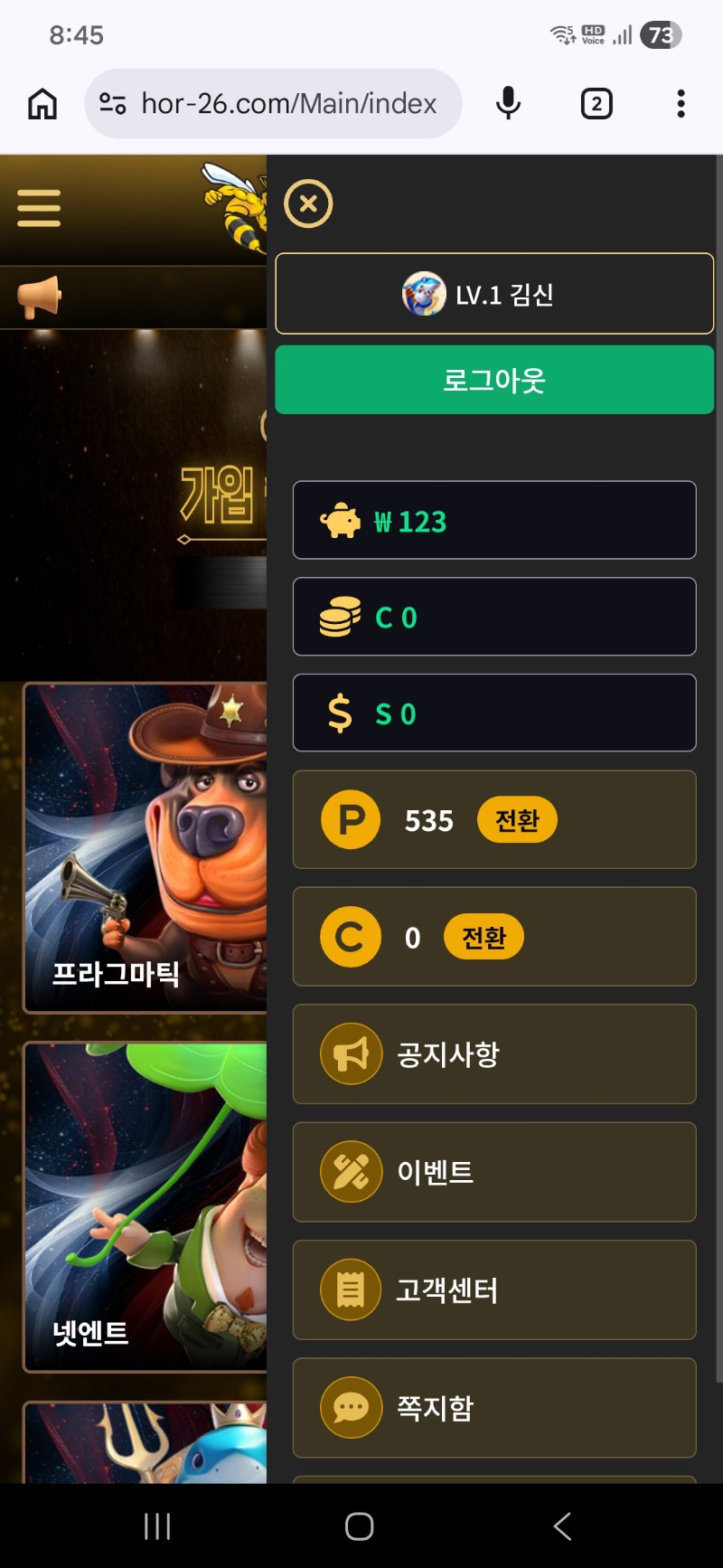Open the 이벤트 menu entry
The height and width of the screenshot is (1568, 723).
(x=494, y=1172)
